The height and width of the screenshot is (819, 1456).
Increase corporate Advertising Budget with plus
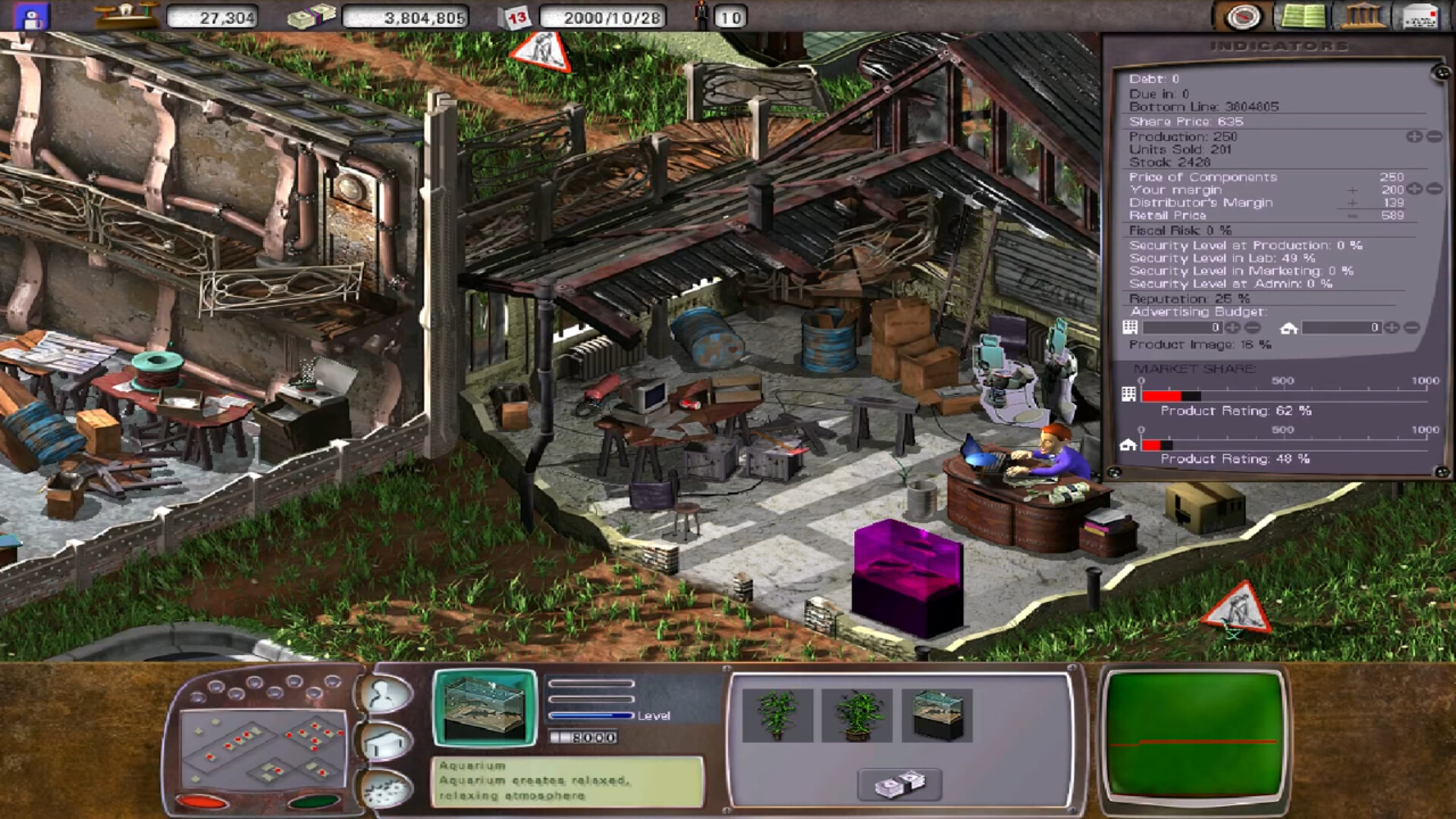(1233, 329)
